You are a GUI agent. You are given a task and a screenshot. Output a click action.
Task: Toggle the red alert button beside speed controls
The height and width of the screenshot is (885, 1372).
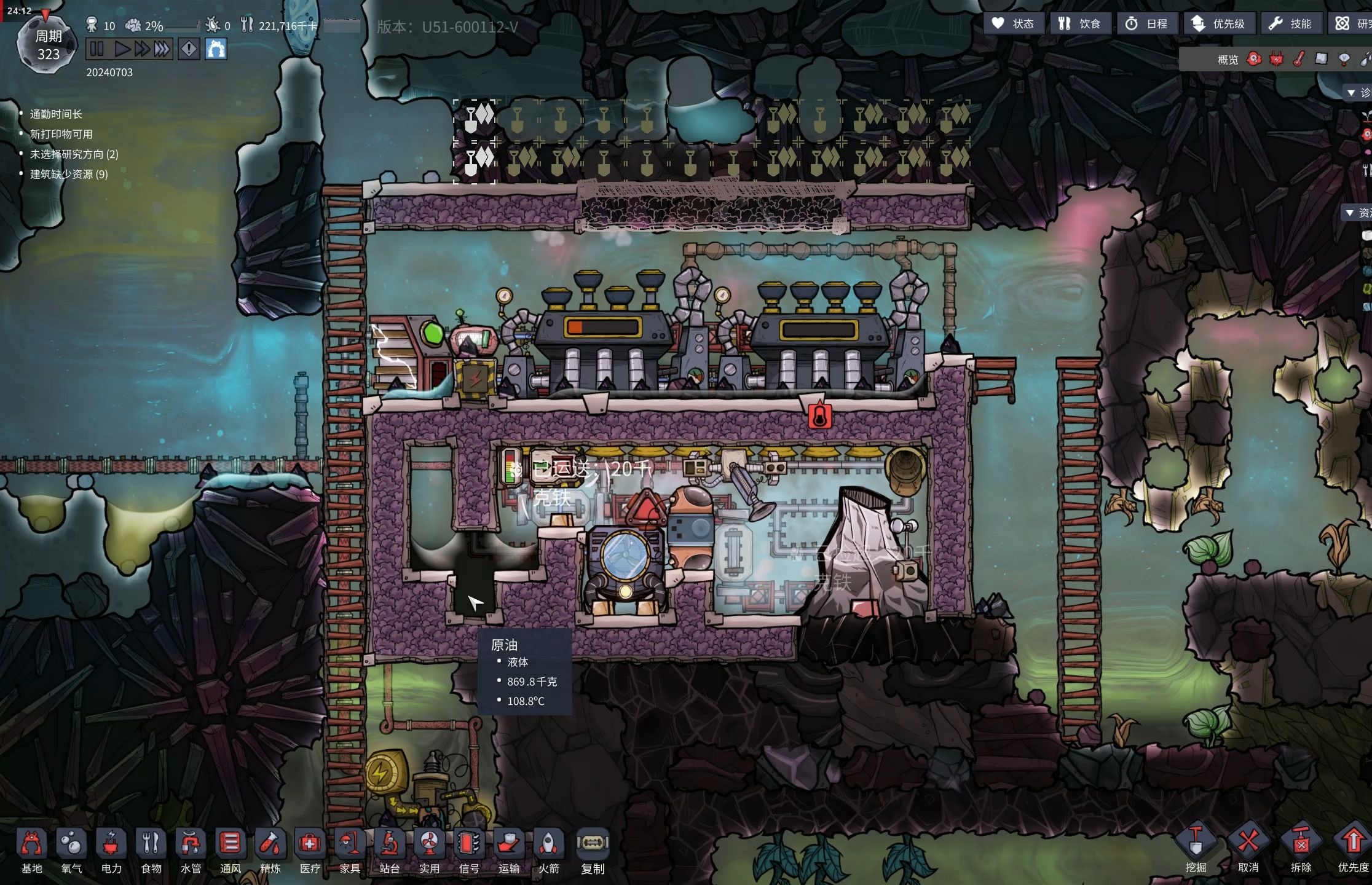click(x=189, y=49)
